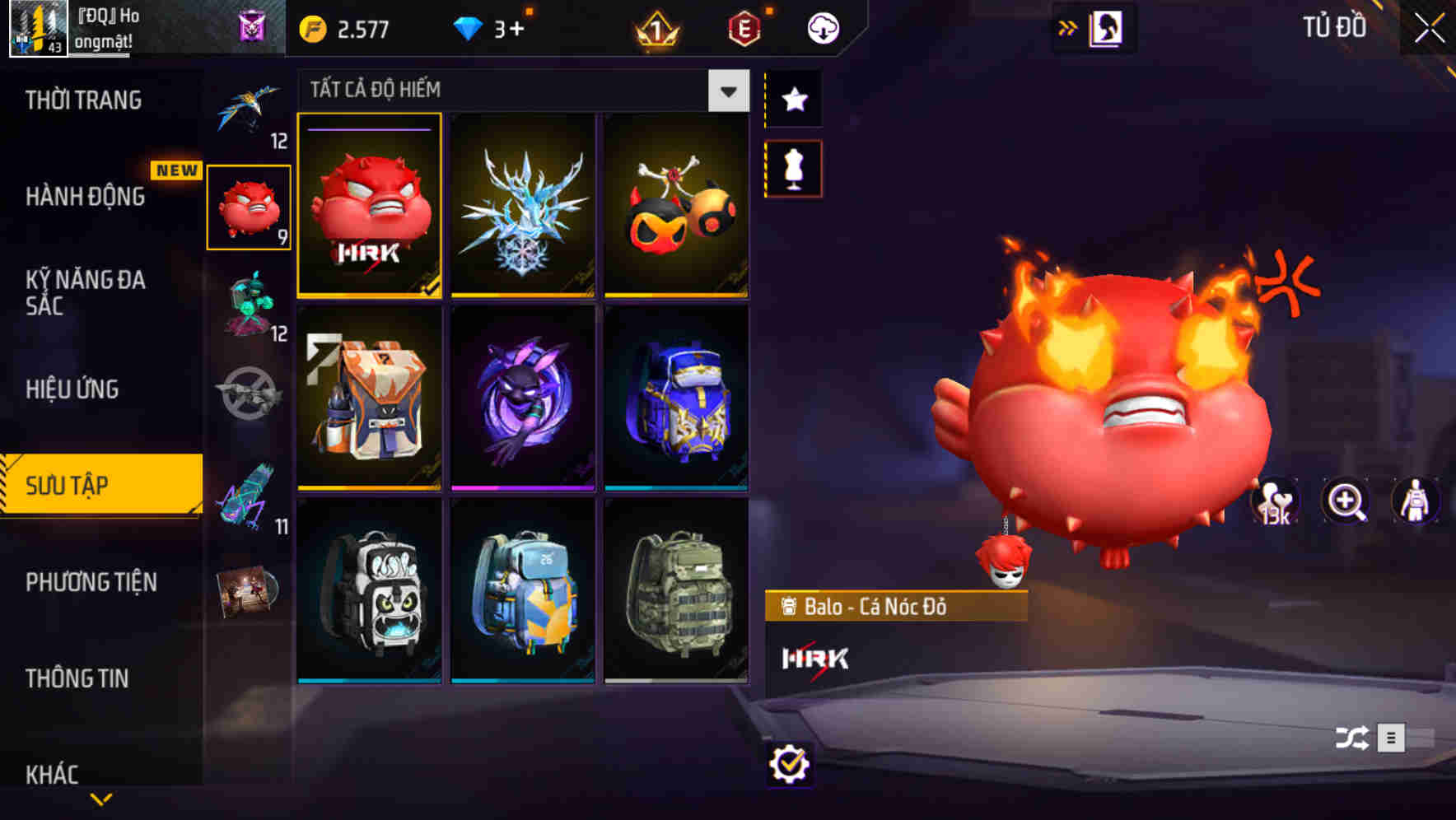Open the favorites star filter
Viewport: 1456px width, 820px height.
[793, 99]
